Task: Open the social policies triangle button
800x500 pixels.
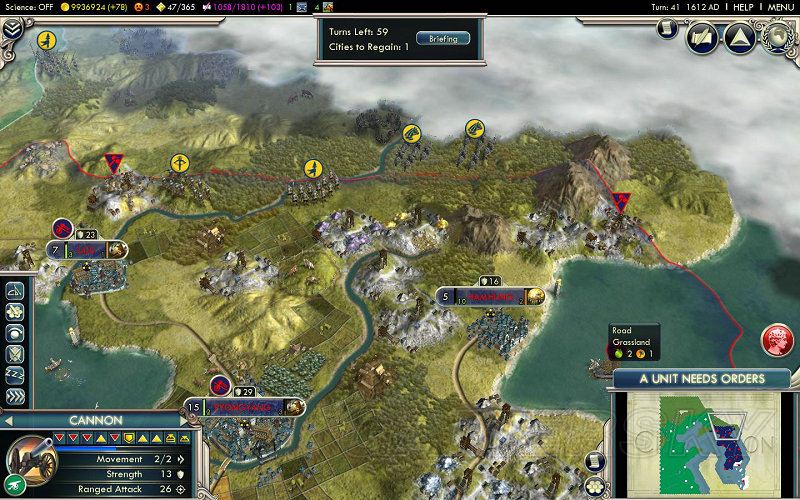Action: pyautogui.click(x=738, y=38)
